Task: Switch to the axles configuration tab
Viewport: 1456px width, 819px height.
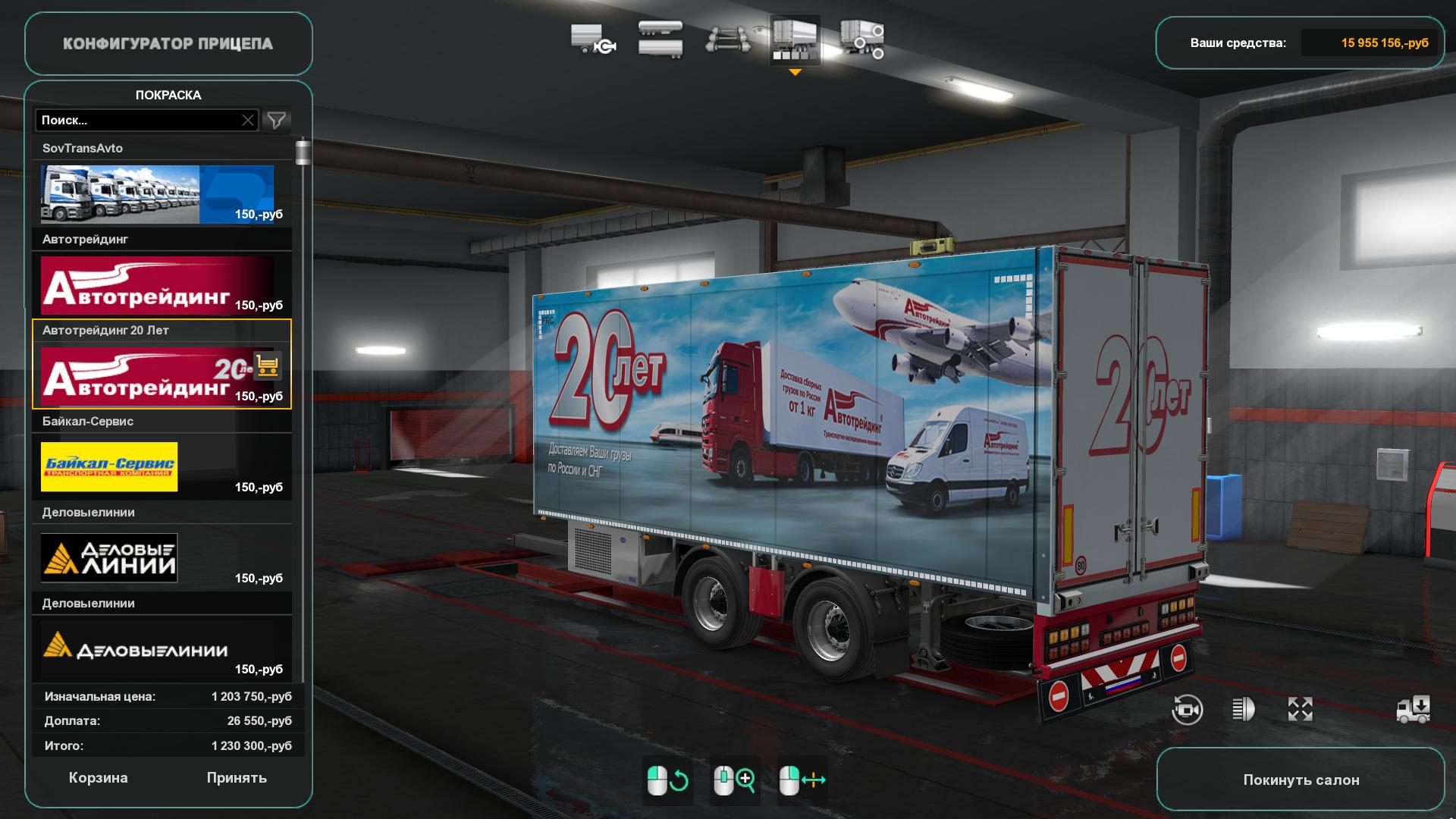Action: (727, 39)
